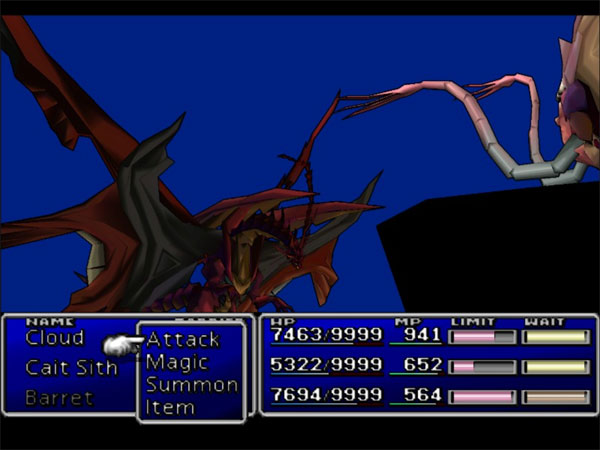
Task: Click Barret's name in the party list
Action: [x=59, y=398]
